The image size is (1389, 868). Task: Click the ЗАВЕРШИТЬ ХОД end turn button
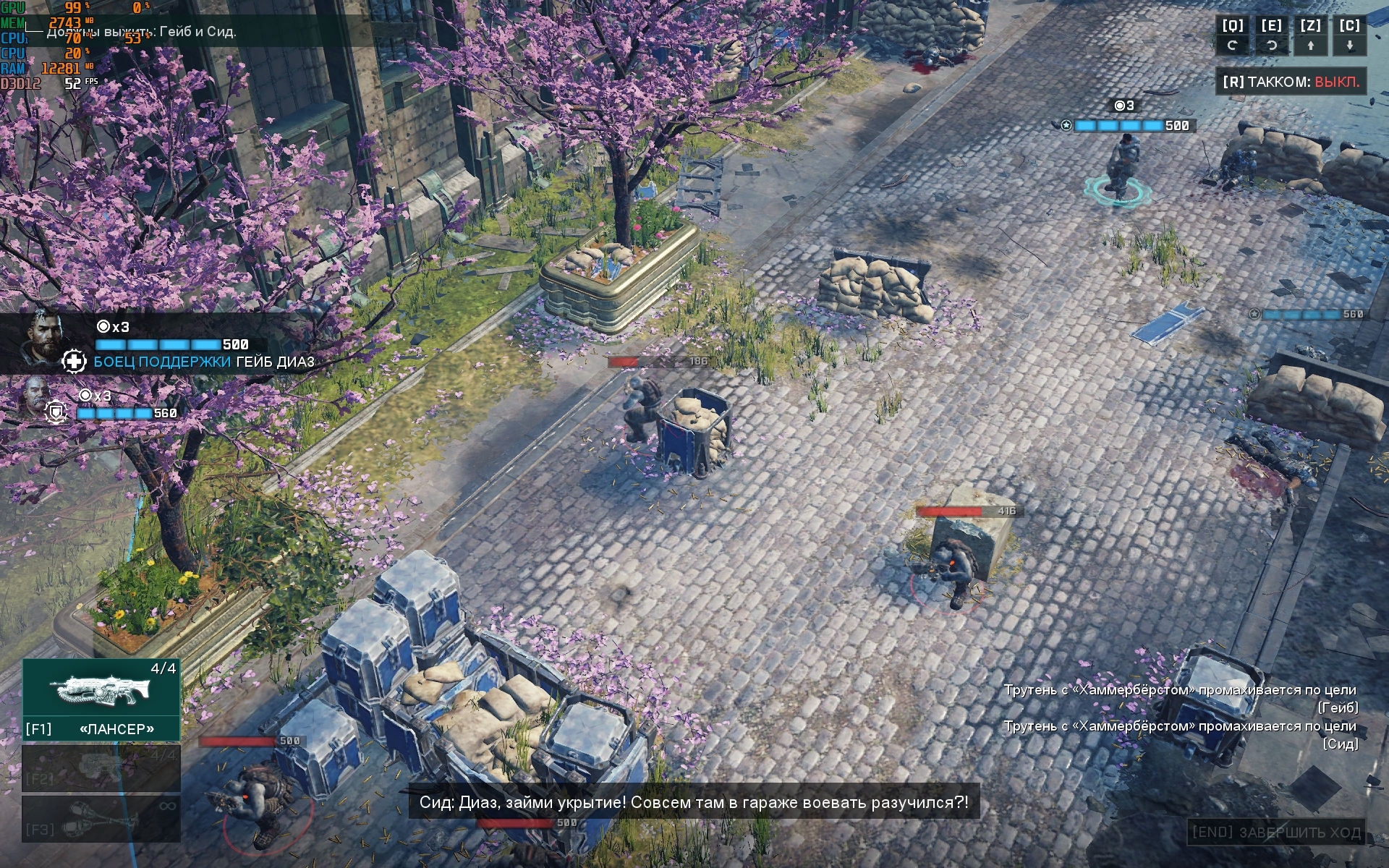tap(1276, 833)
